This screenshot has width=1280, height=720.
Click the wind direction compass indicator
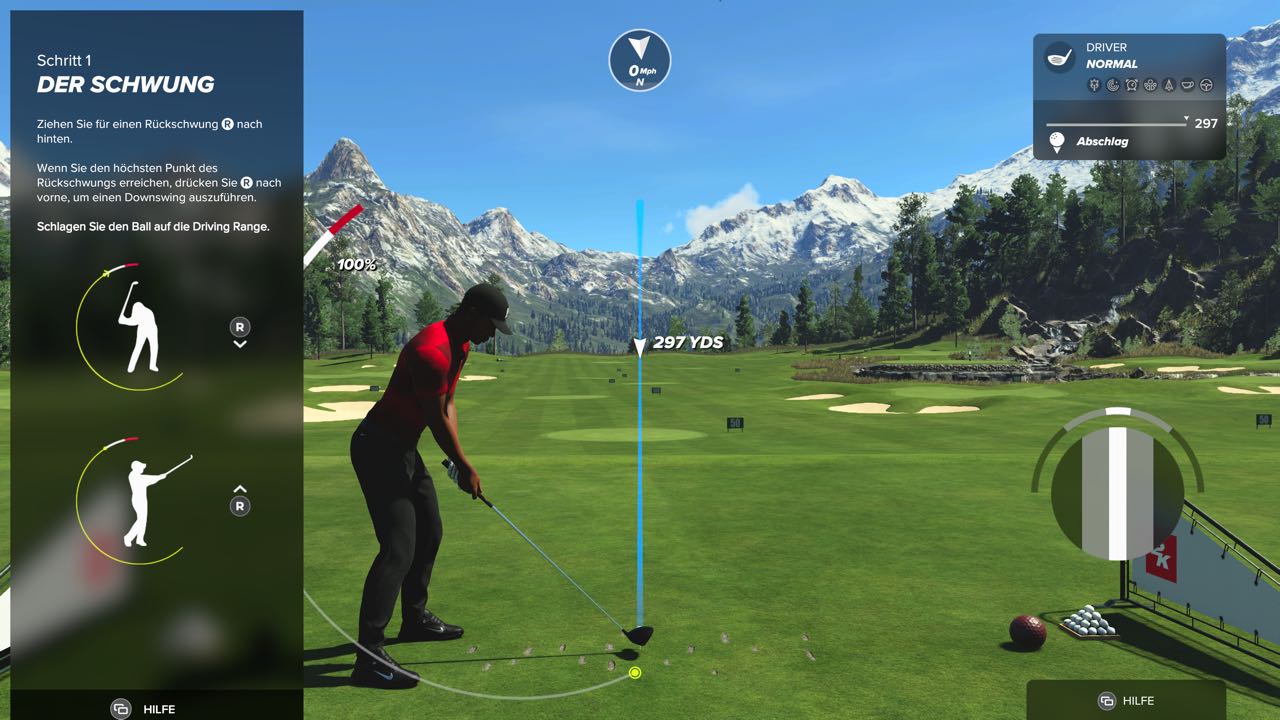pos(639,60)
